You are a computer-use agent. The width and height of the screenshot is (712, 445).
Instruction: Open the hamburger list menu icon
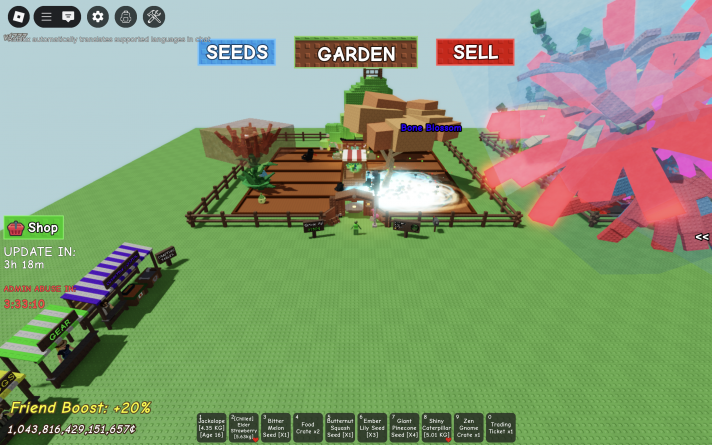[46, 16]
